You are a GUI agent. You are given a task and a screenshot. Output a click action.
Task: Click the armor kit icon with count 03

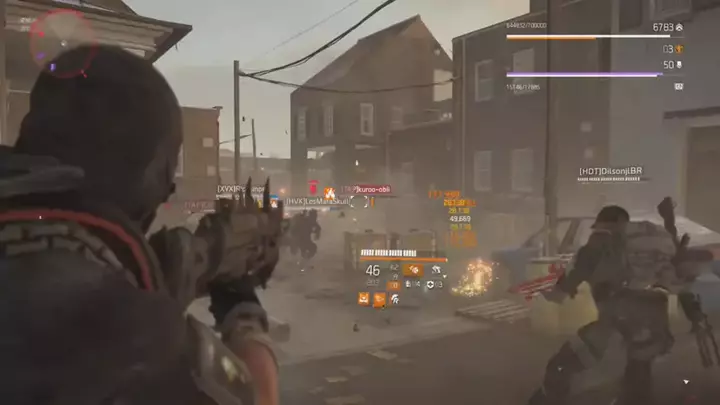[x=432, y=284]
